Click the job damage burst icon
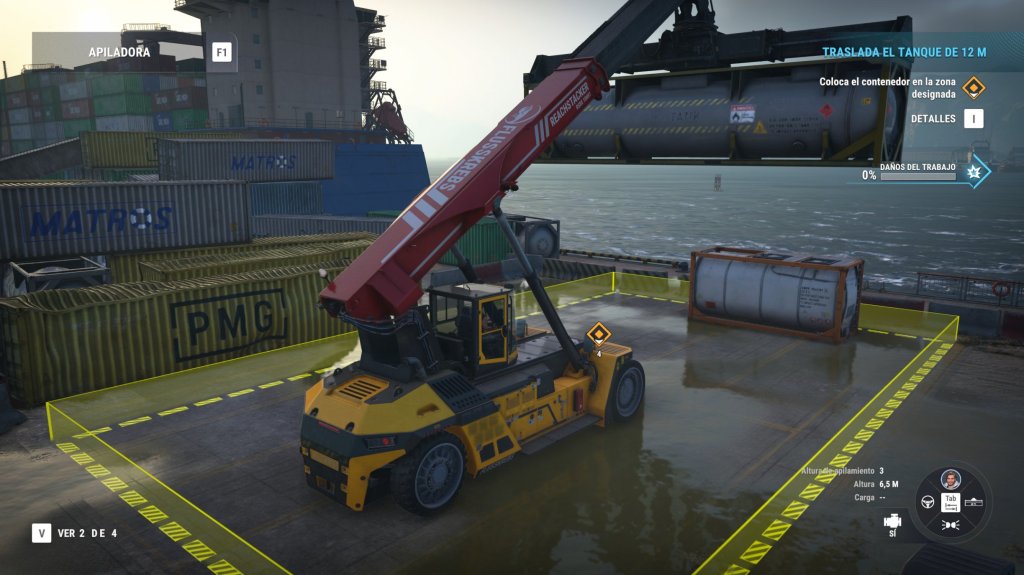This screenshot has height=575, width=1024. point(974,174)
